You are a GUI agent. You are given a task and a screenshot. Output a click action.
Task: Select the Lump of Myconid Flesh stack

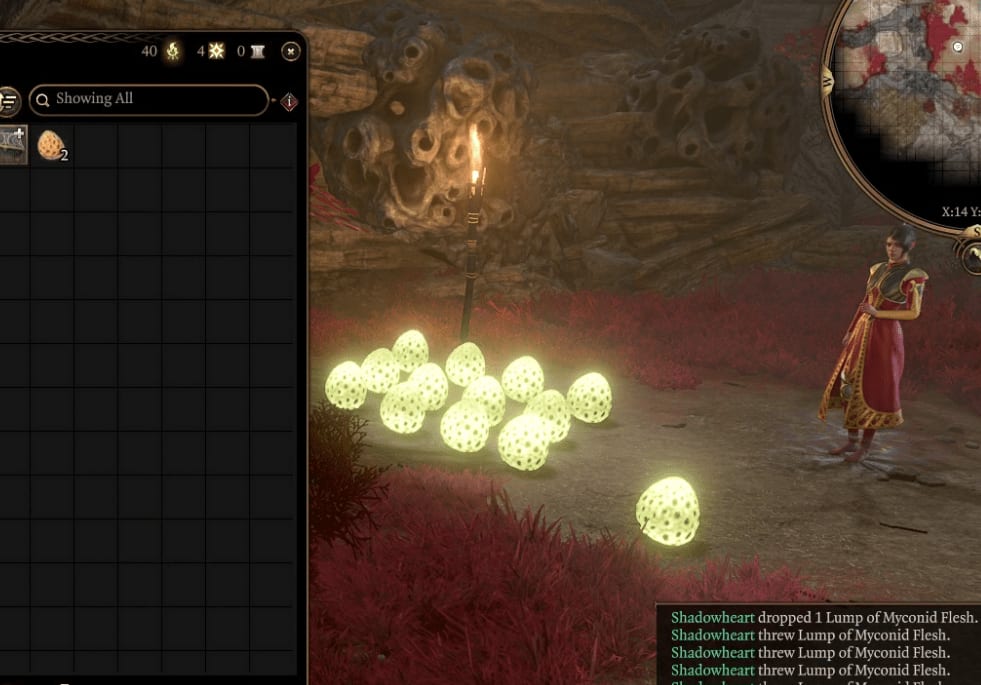tap(51, 146)
